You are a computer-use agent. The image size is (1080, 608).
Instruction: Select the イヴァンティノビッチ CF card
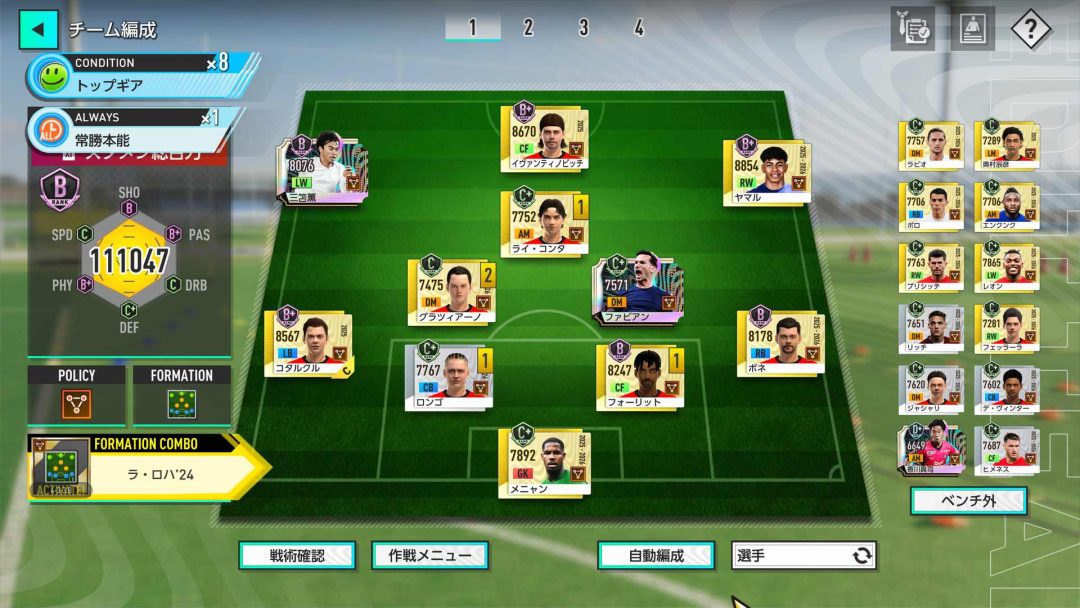point(545,138)
